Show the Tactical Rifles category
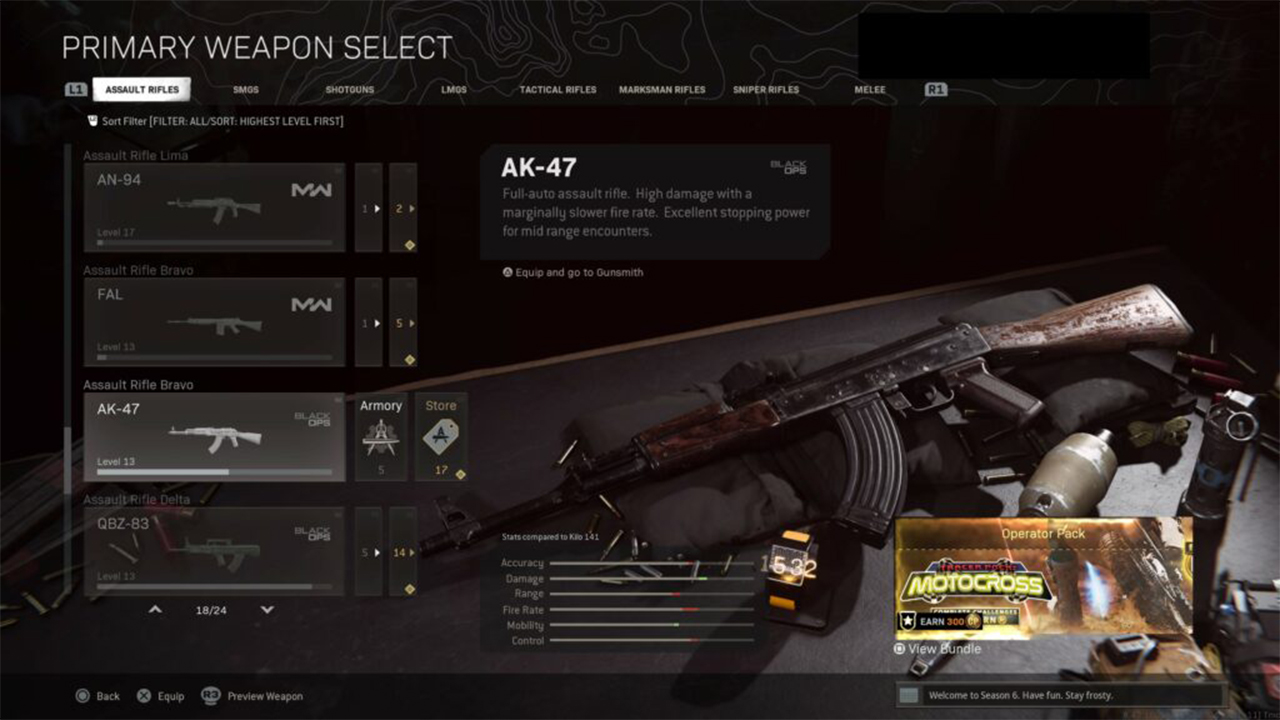Viewport: 1280px width, 720px height. [557, 90]
